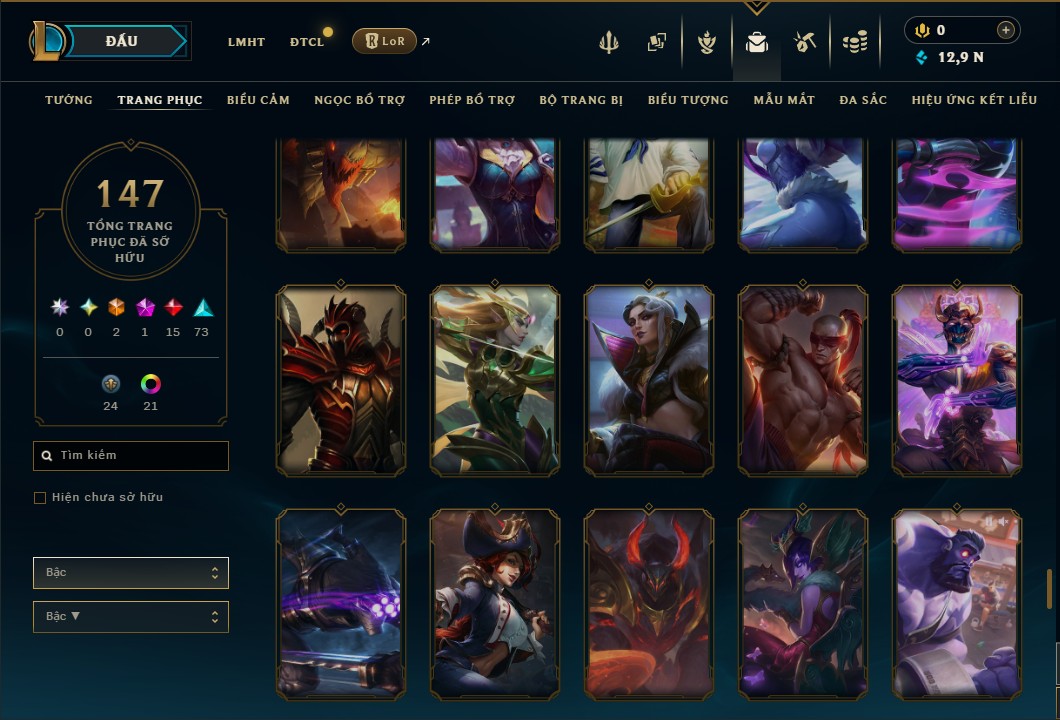Go to the NGỌC BỔ TRỢ tab
Viewport: 1060px width, 720px height.
360,100
